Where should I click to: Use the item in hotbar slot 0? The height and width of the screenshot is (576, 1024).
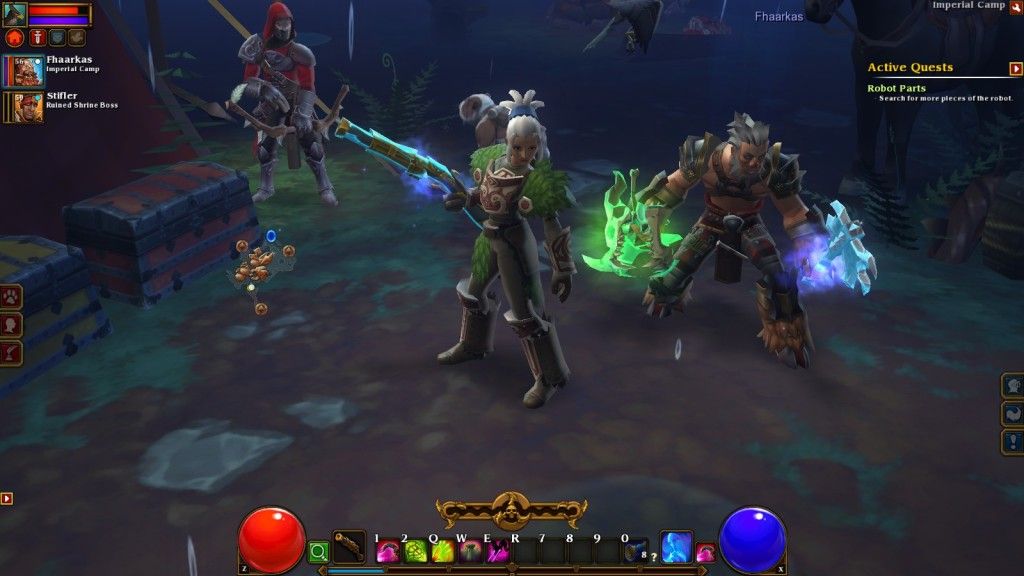pyautogui.click(x=636, y=551)
